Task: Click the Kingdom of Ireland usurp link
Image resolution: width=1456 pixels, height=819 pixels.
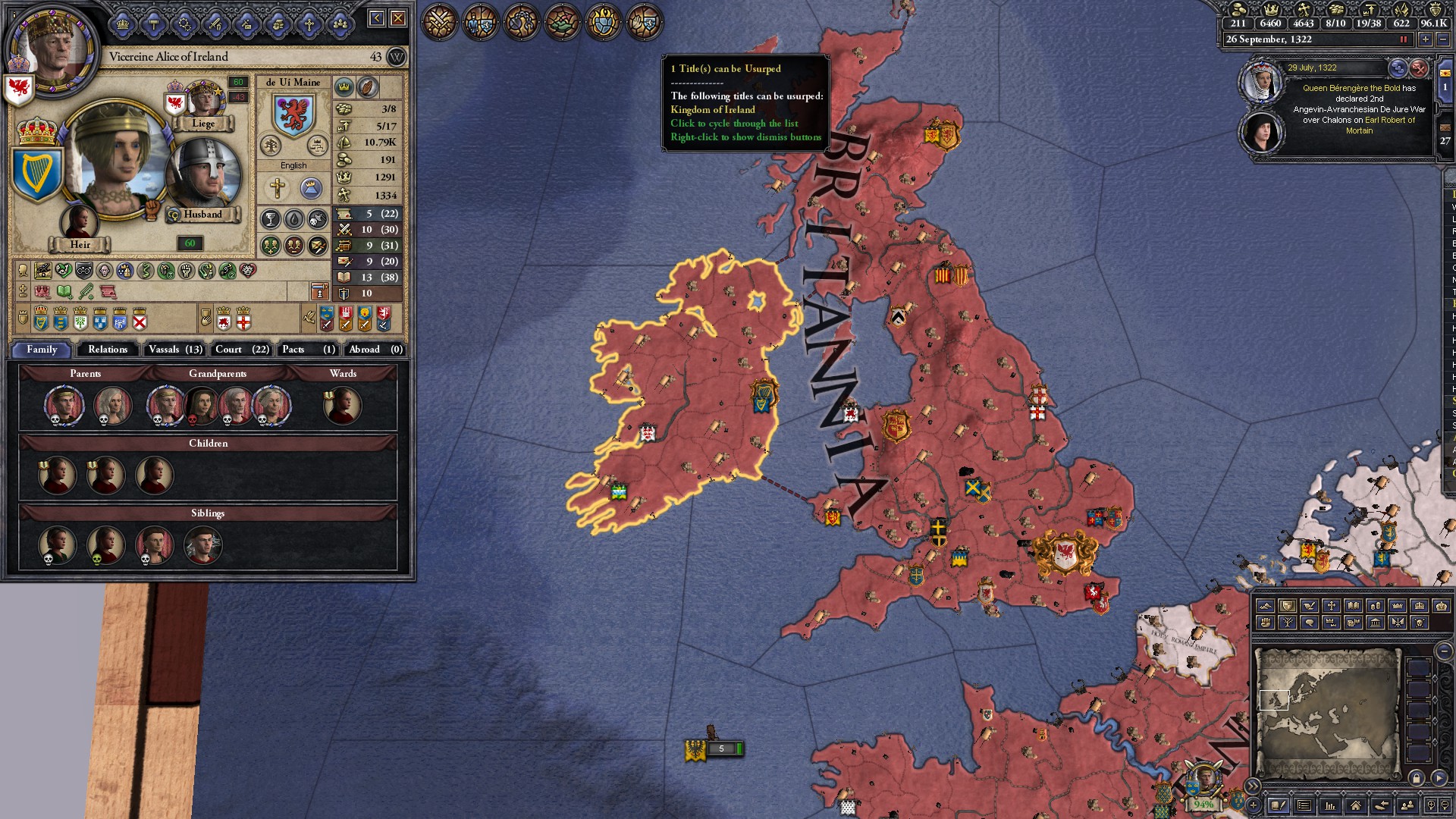Action: (713, 109)
